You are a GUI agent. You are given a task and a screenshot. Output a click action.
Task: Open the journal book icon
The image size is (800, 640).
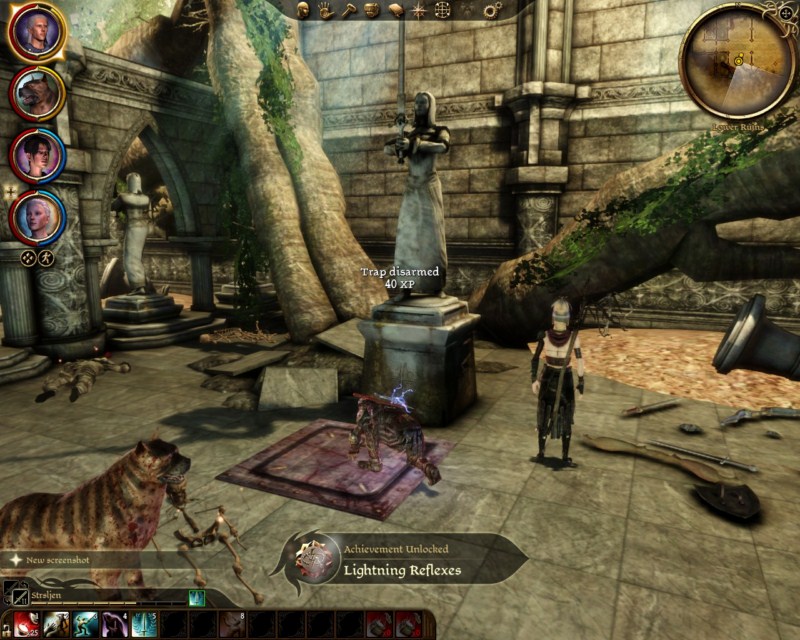click(395, 10)
